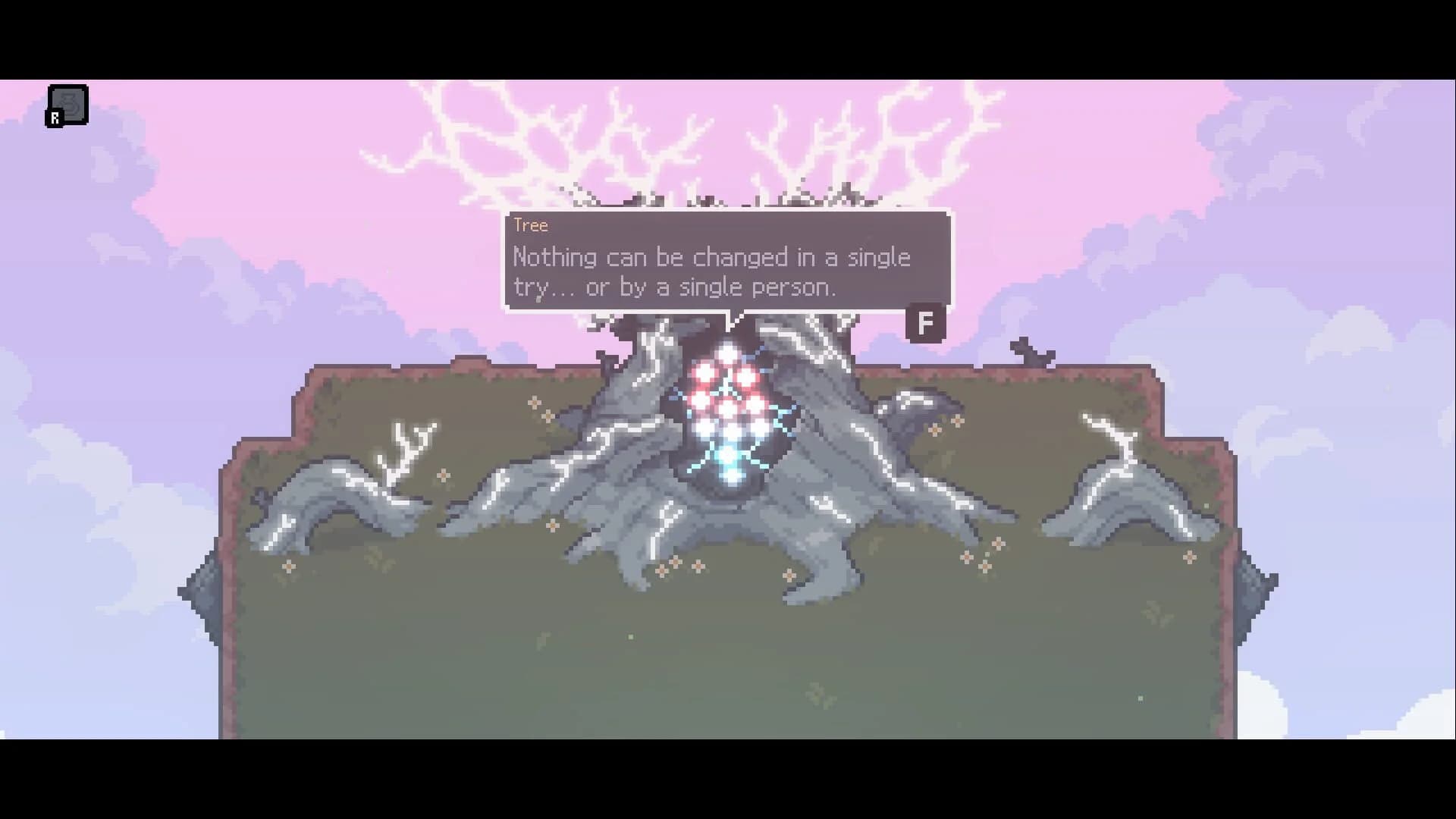Click the bright blue orb at the cluster's bottom
Viewport: 1456px width, 819px height.
(x=728, y=453)
